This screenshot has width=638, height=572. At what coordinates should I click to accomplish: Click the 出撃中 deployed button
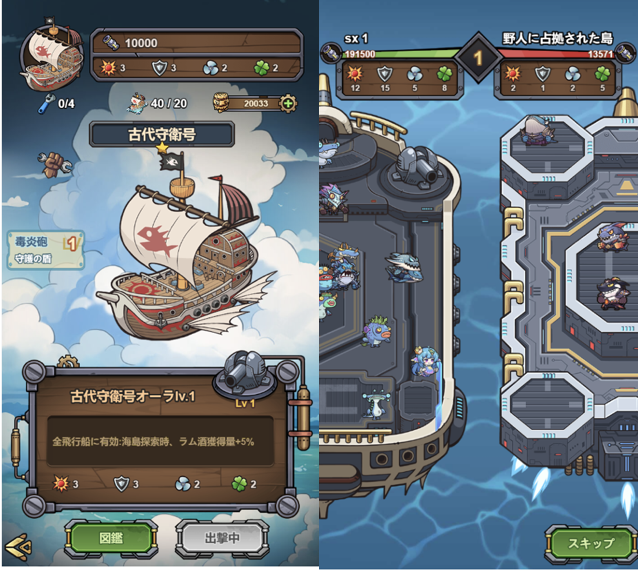click(222, 538)
